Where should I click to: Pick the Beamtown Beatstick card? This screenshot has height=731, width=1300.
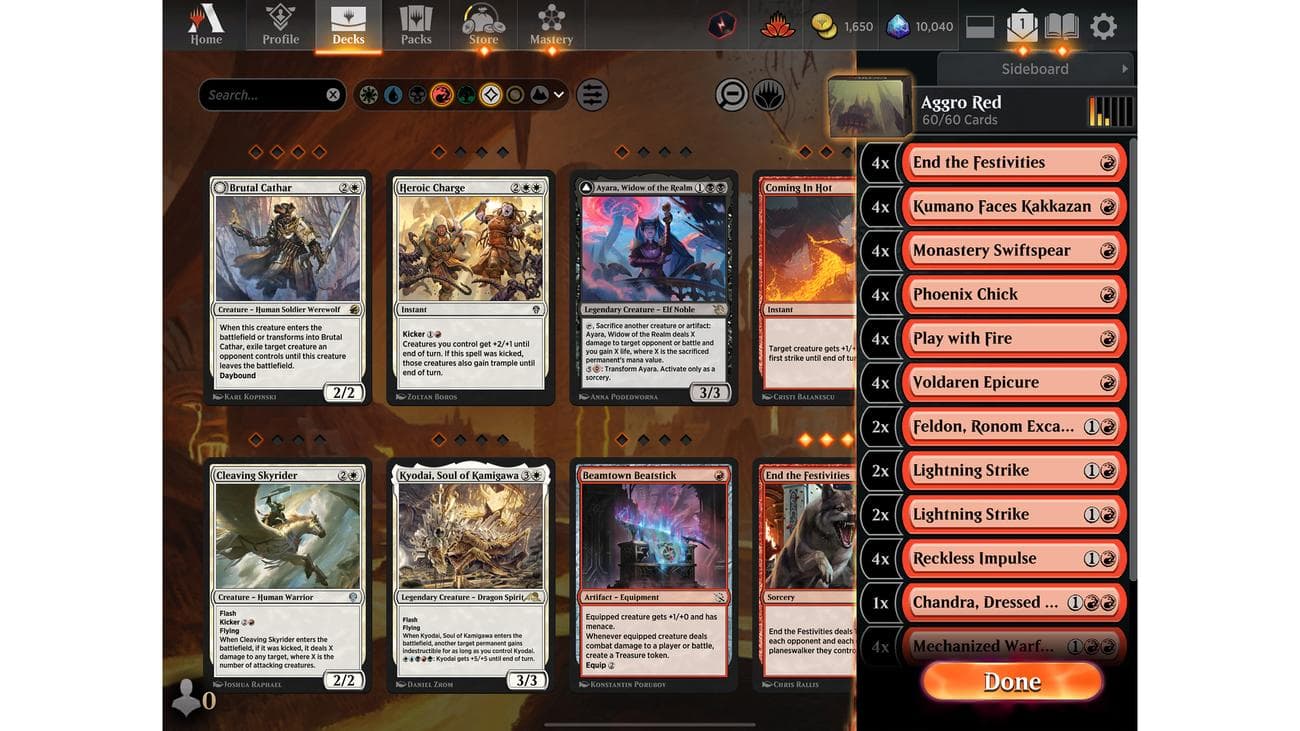(x=654, y=576)
